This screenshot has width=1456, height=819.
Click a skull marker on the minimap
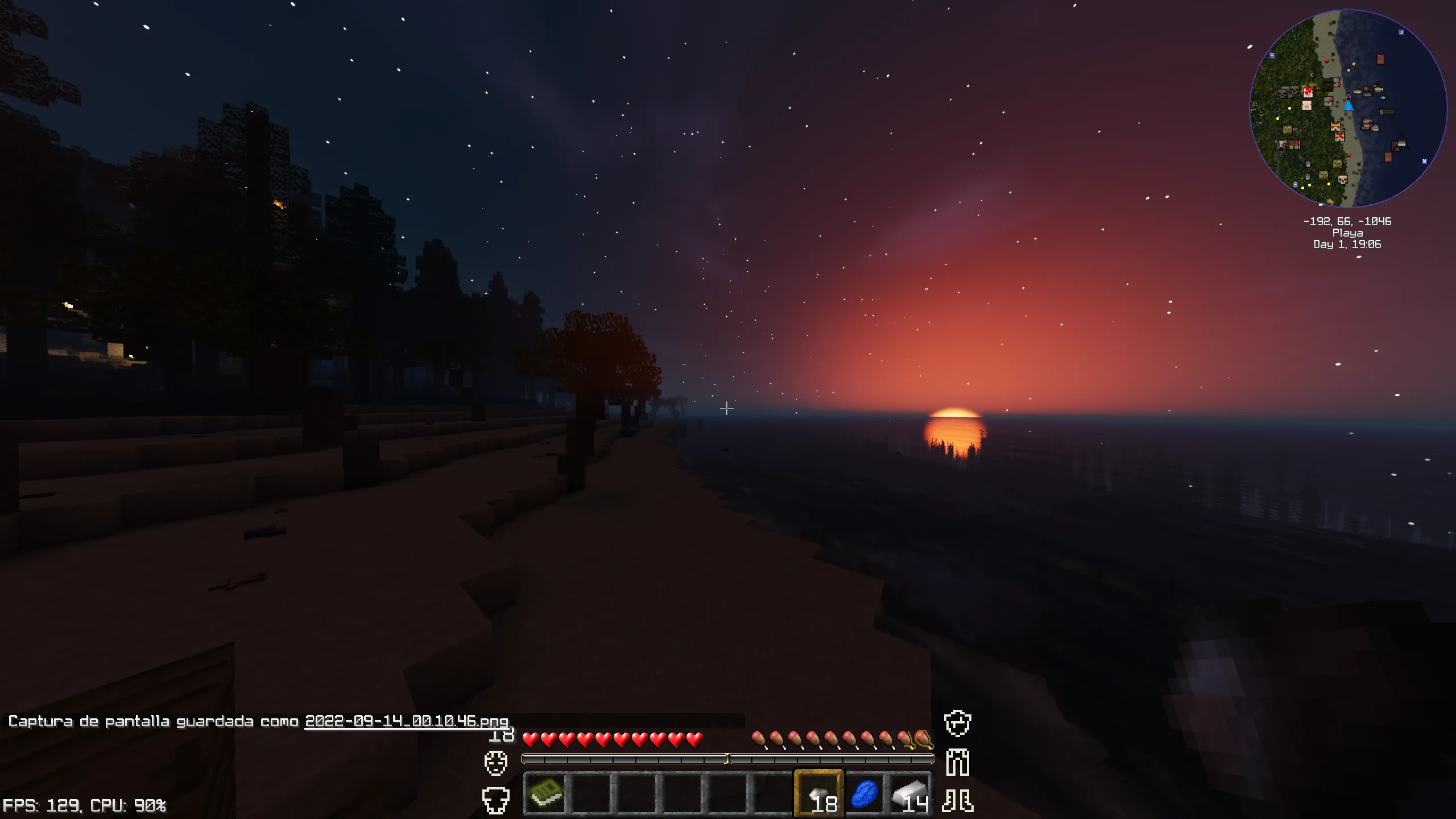coord(1282,93)
